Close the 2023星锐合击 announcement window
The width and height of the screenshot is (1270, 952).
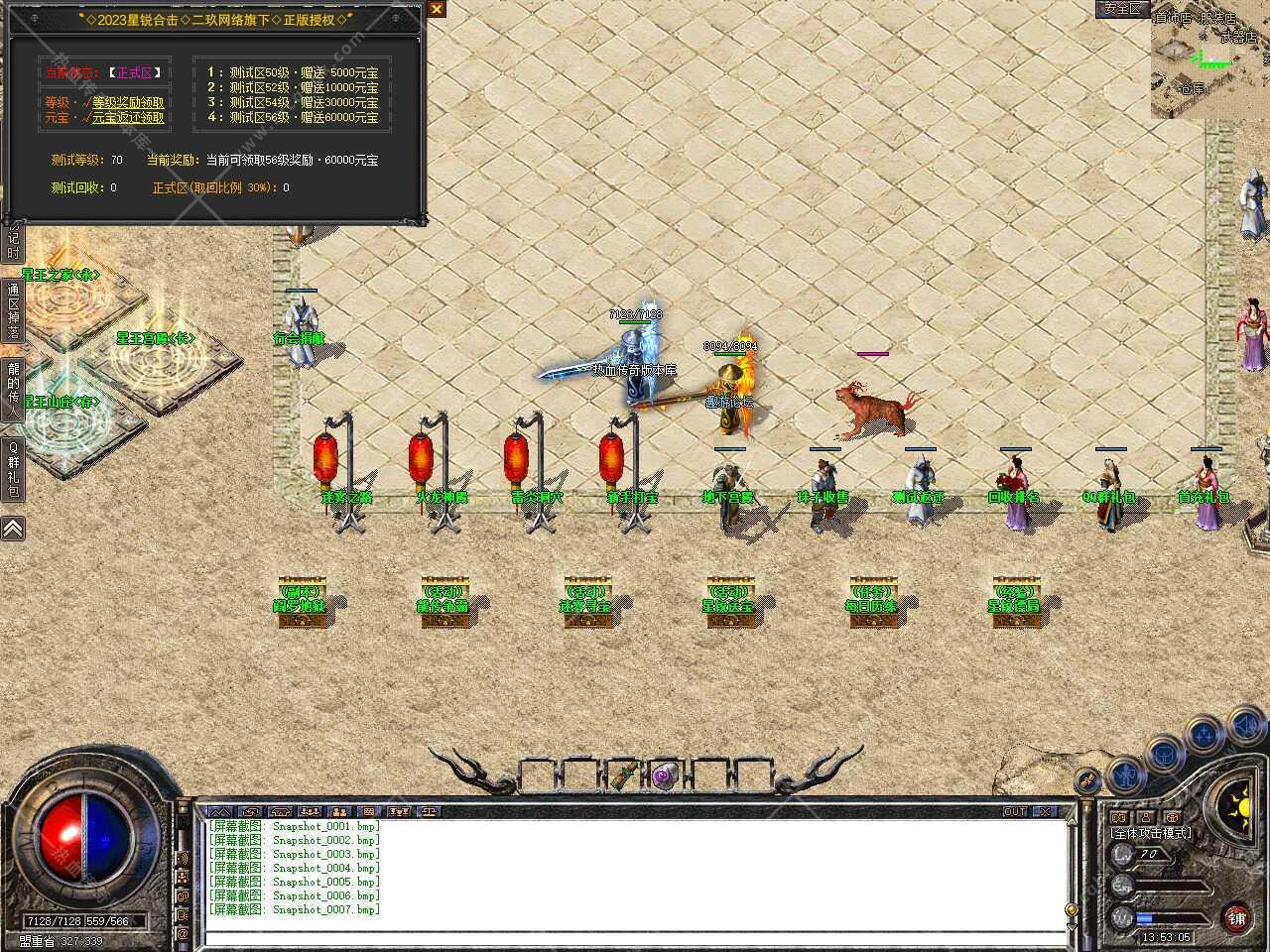[x=435, y=8]
